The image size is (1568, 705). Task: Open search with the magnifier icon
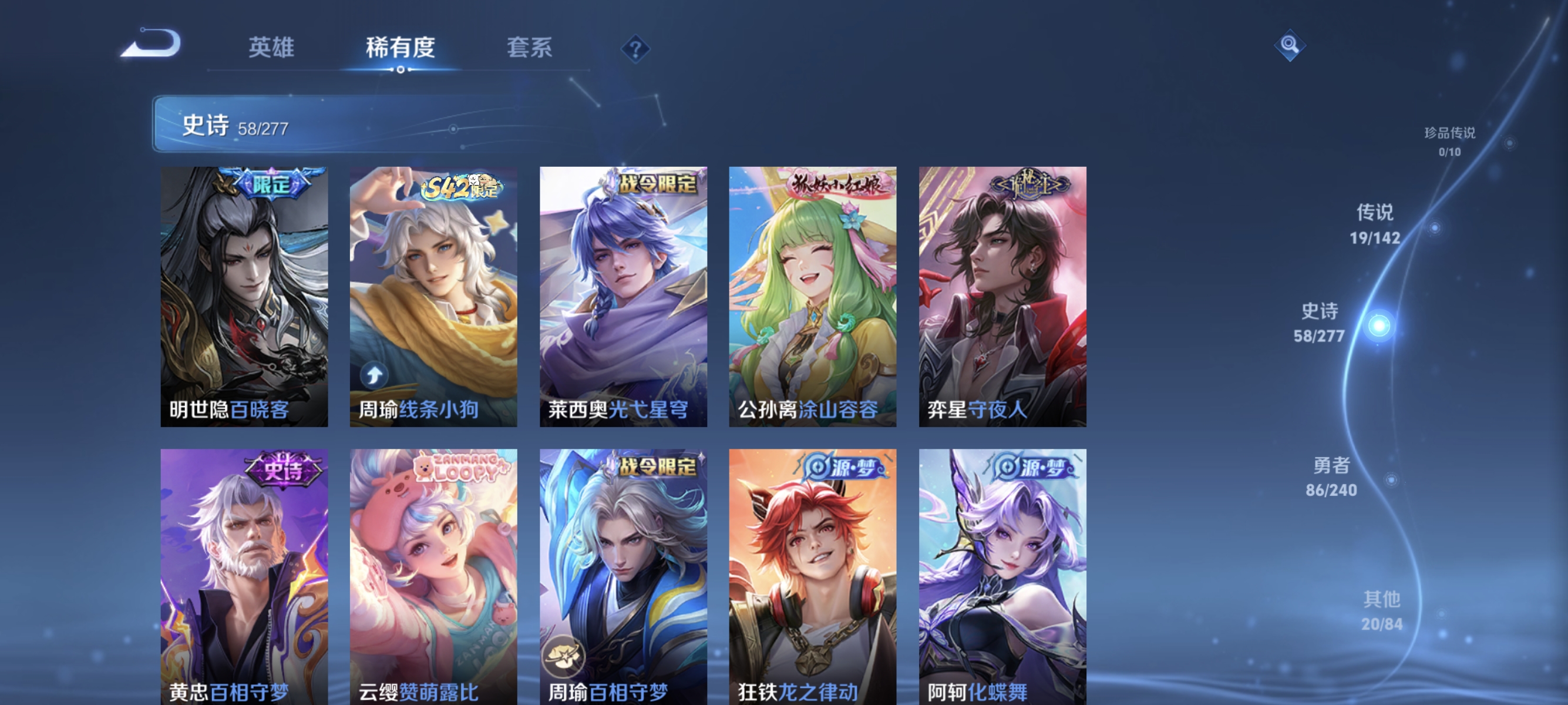pos(1290,45)
